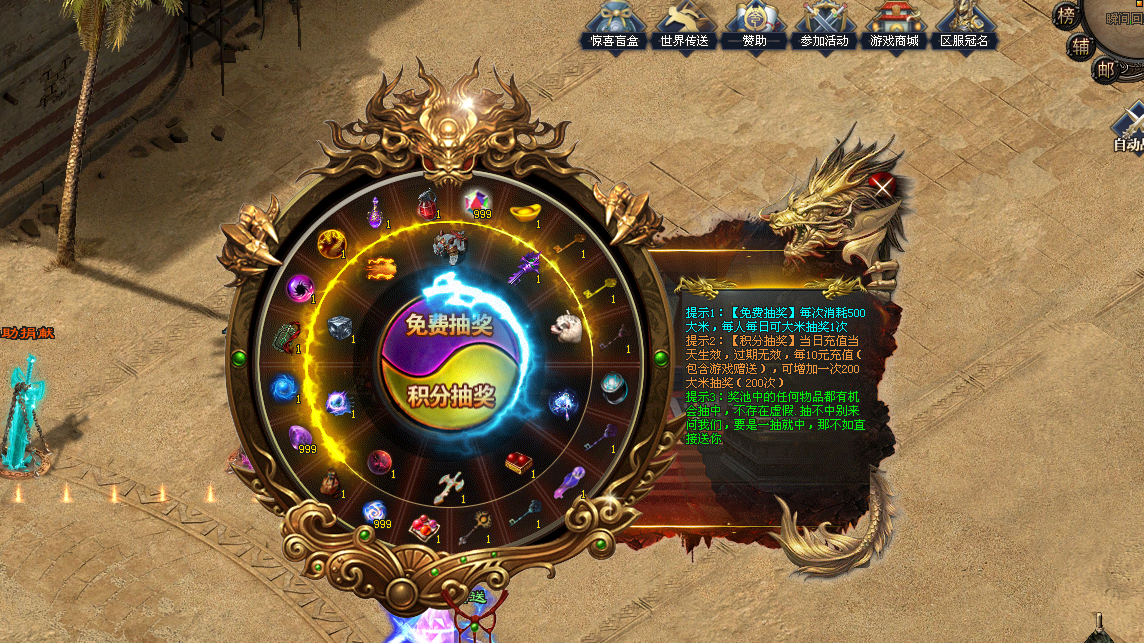Open the rankings button (榜)
Viewport: 1144px width, 643px height.
pyautogui.click(x=1066, y=15)
